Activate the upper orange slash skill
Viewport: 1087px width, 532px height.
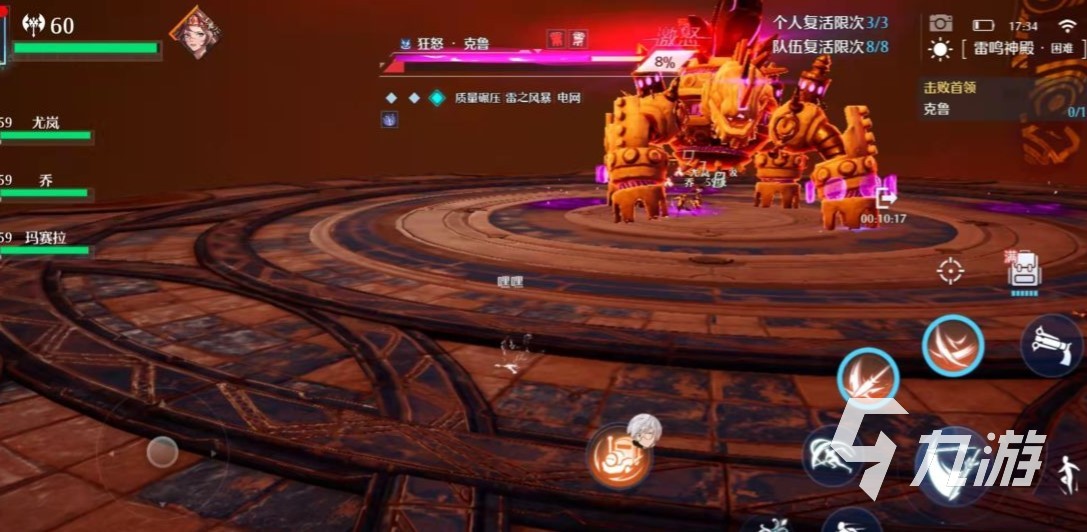pyautogui.click(x=952, y=346)
